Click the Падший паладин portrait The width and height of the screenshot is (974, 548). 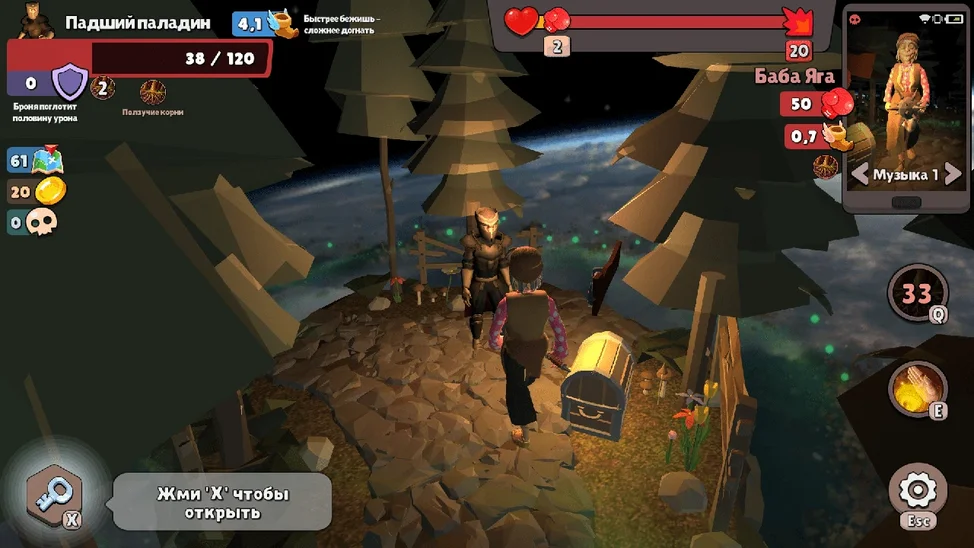[36, 21]
